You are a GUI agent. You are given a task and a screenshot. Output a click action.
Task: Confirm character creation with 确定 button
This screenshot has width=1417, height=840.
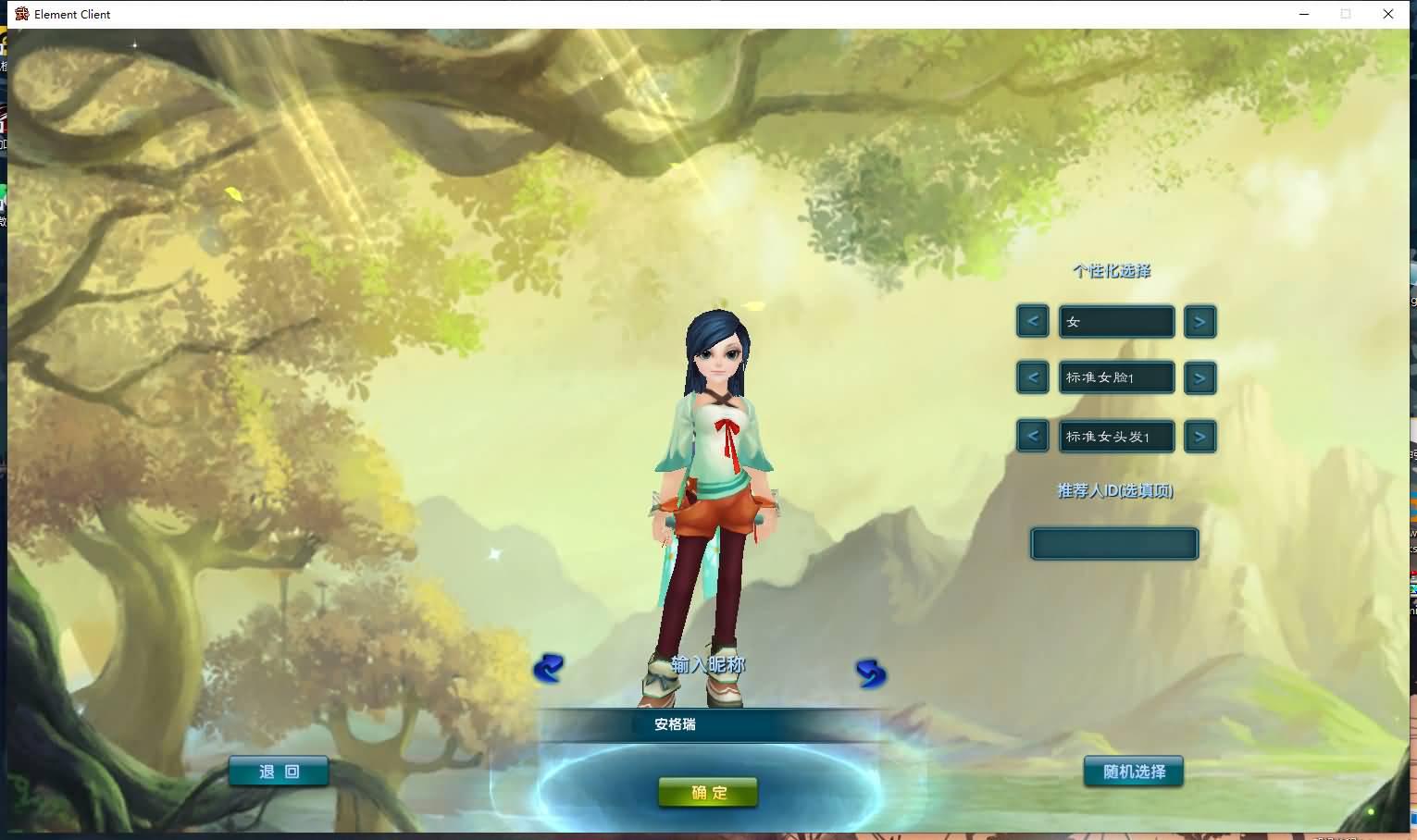tap(707, 791)
